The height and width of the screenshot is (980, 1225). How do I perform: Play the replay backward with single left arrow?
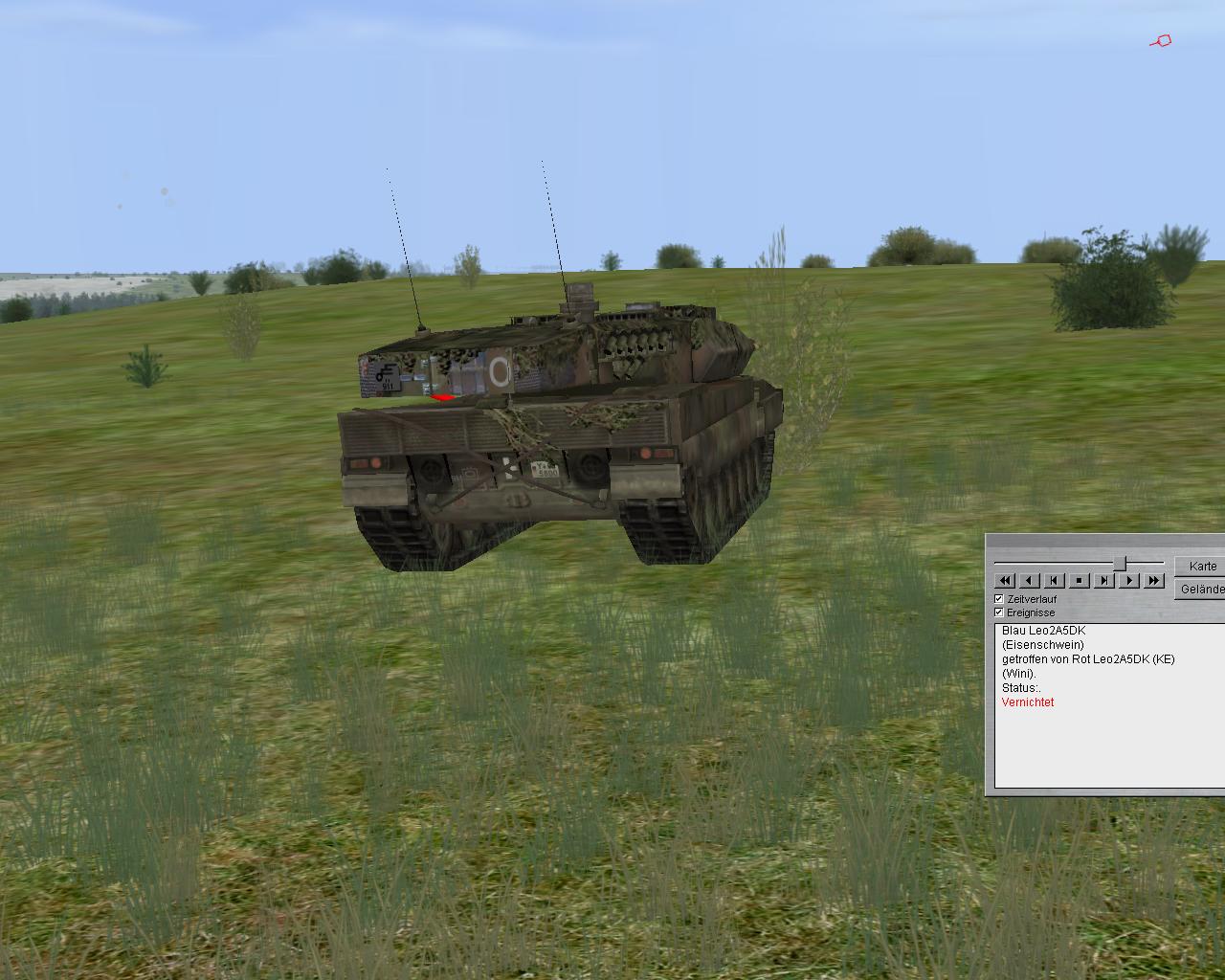pos(1030,581)
